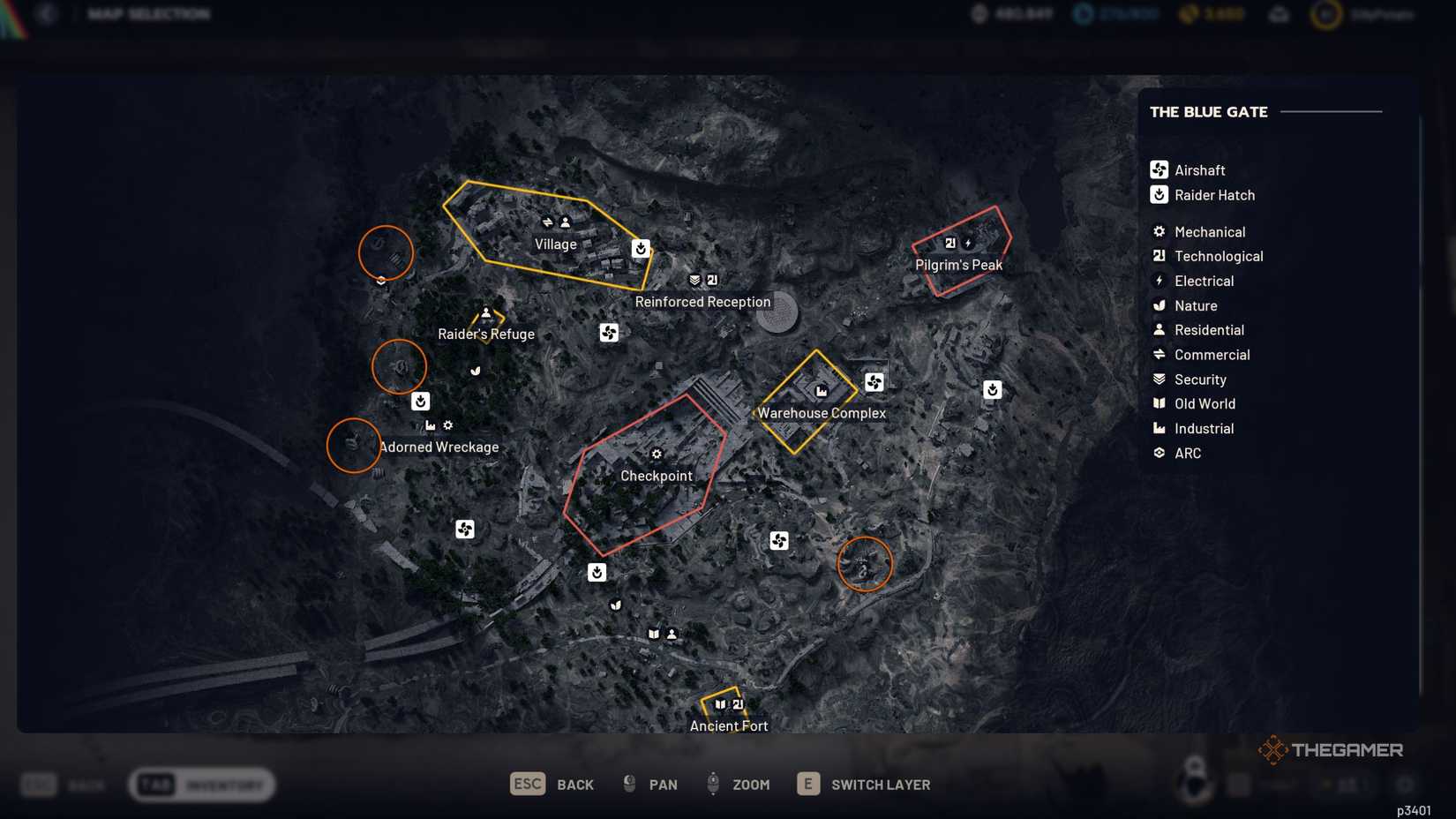Select the Electrical lightning icon in the legend
The height and width of the screenshot is (819, 1456).
1158,280
